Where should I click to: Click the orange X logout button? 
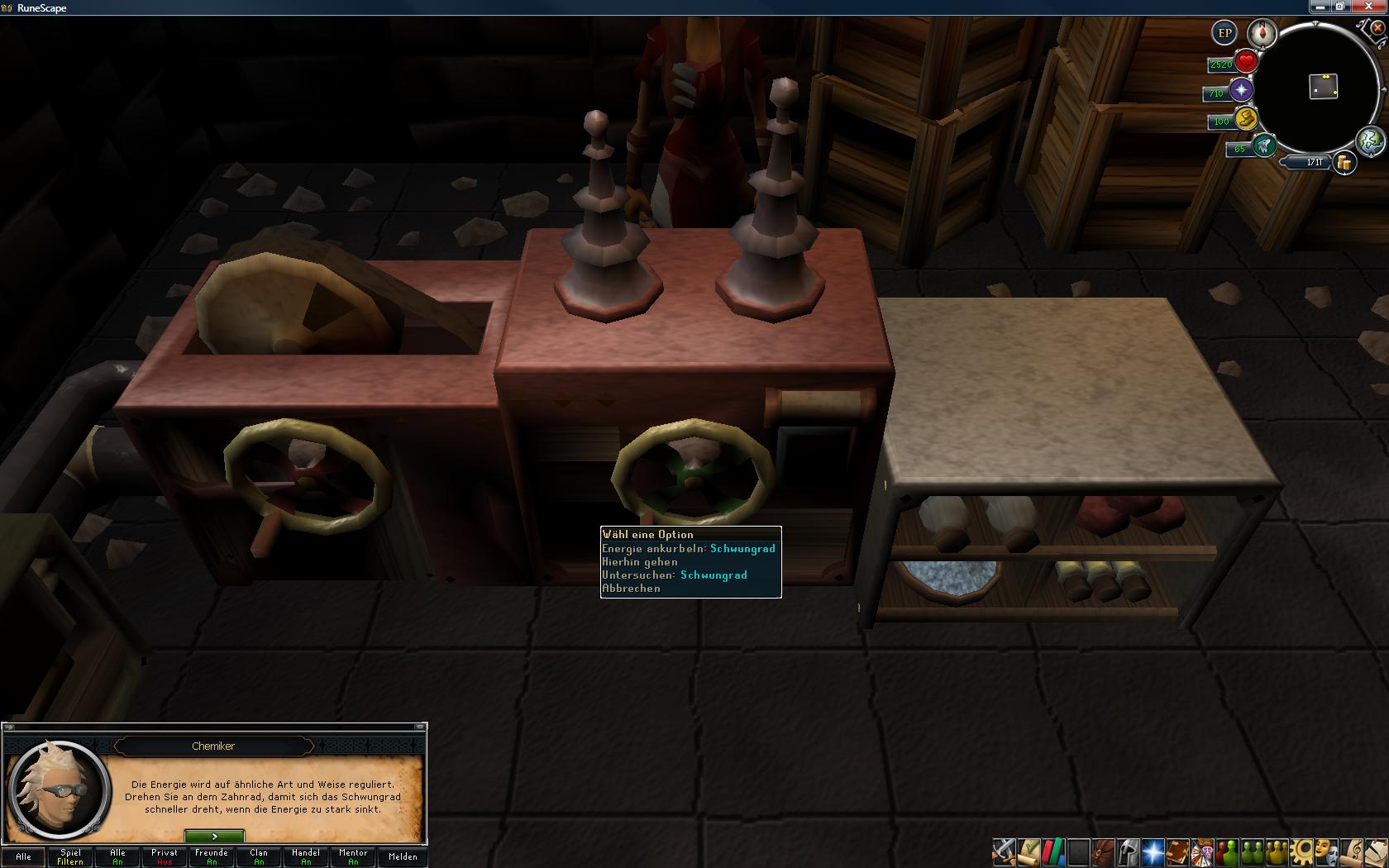point(1377,28)
